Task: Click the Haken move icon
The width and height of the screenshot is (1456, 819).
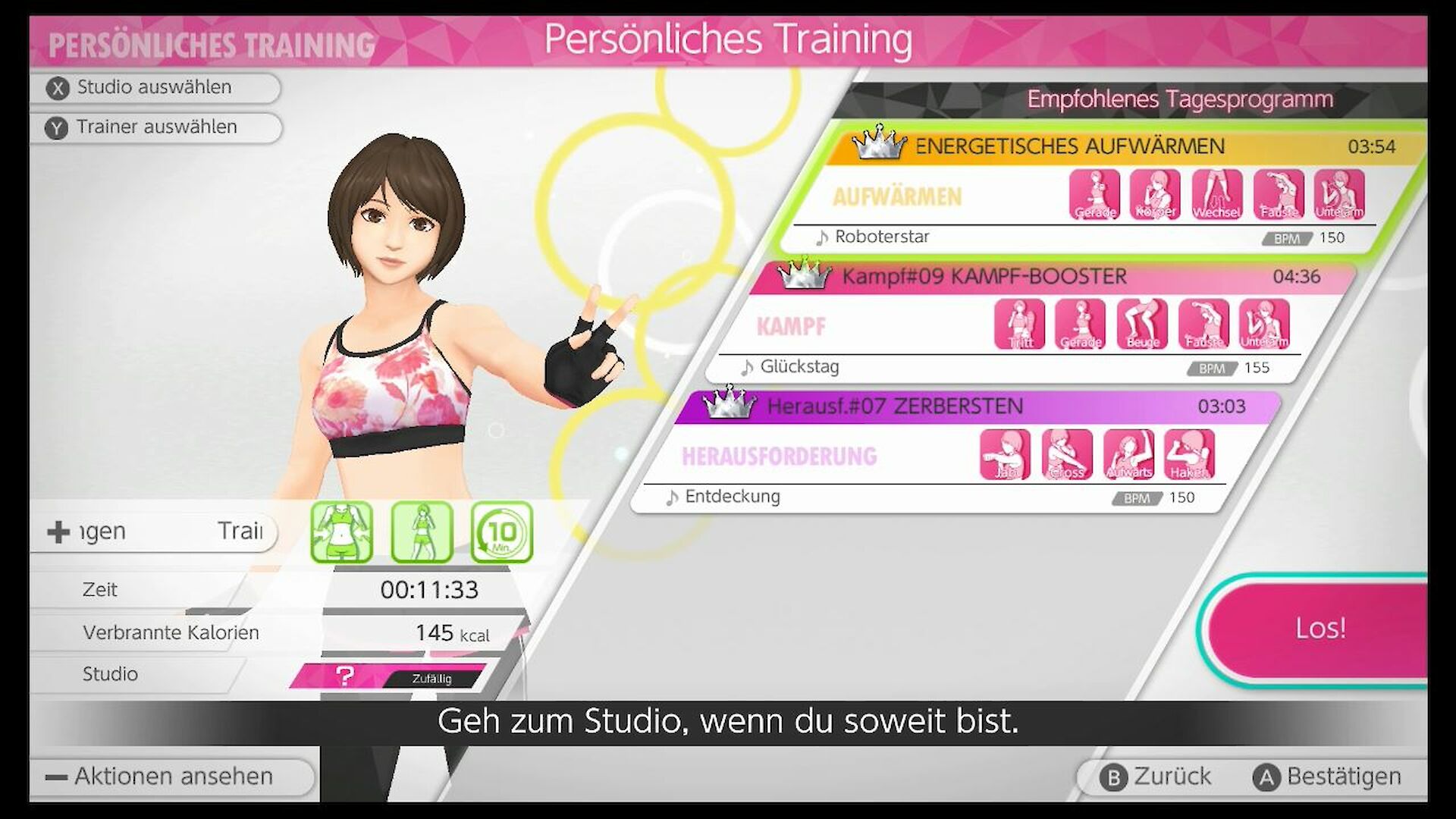Action: (x=1189, y=455)
